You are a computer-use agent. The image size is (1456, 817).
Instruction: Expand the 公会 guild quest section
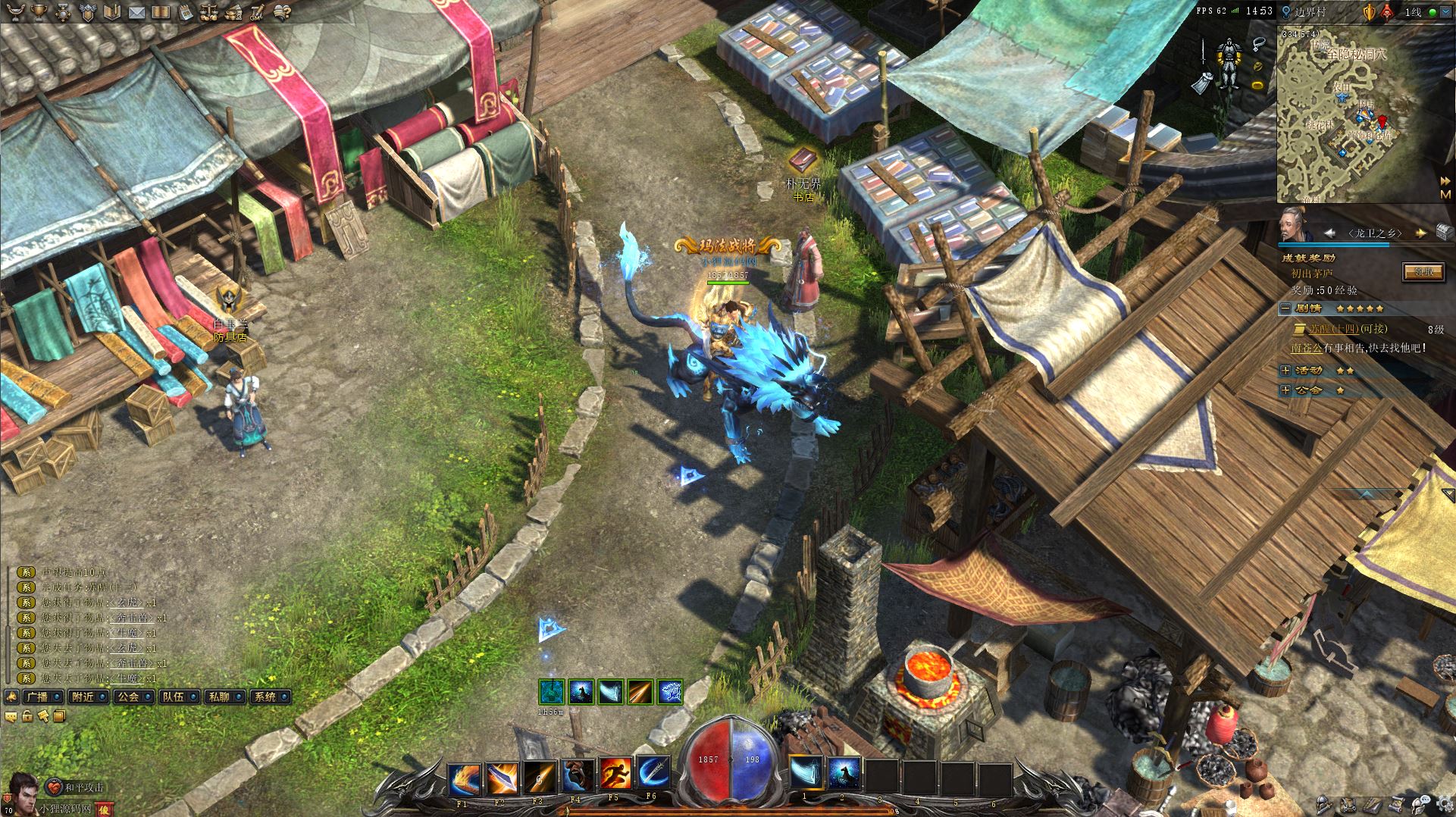(1285, 390)
